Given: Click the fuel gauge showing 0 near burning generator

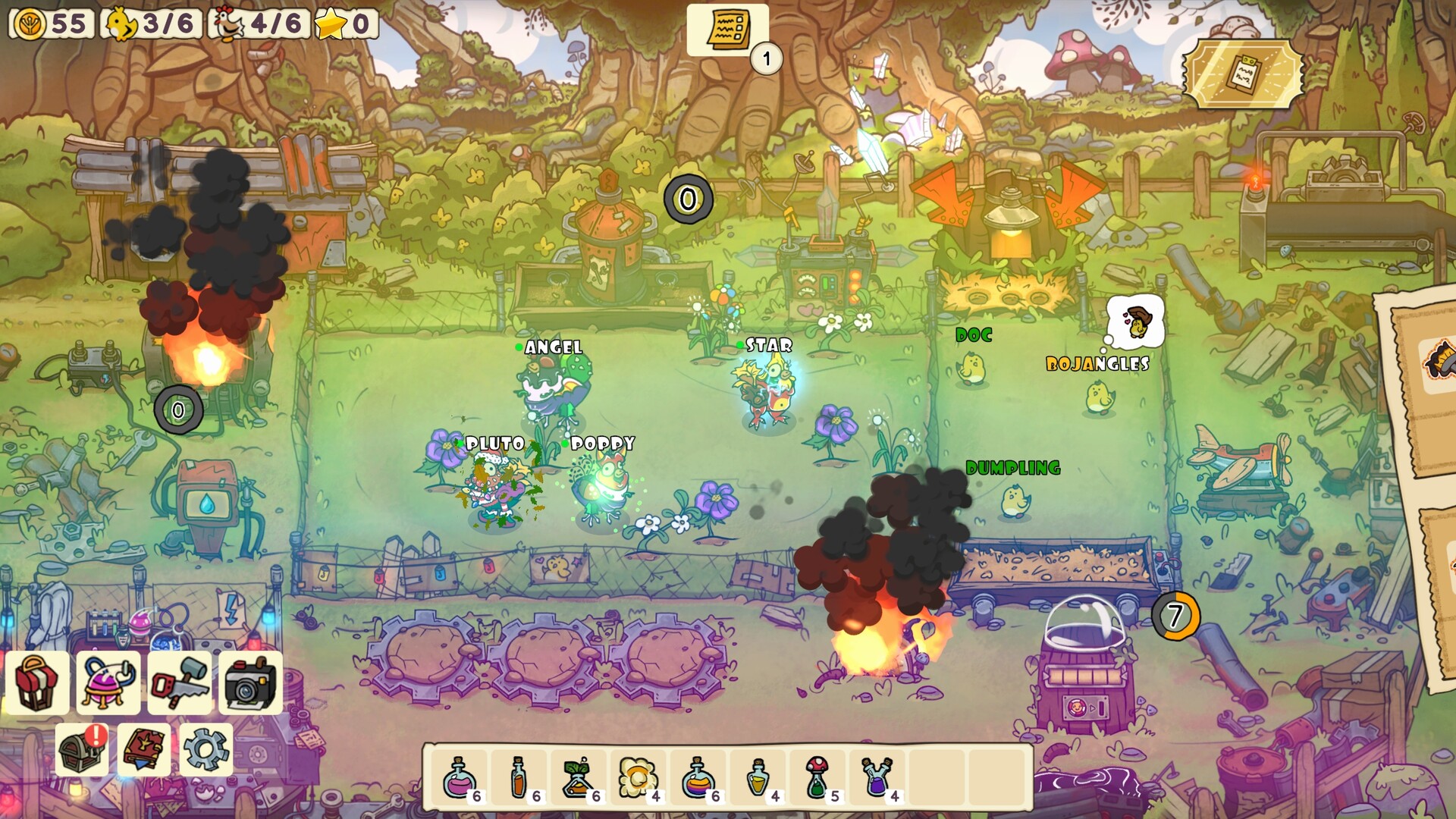Looking at the screenshot, I should click(177, 408).
